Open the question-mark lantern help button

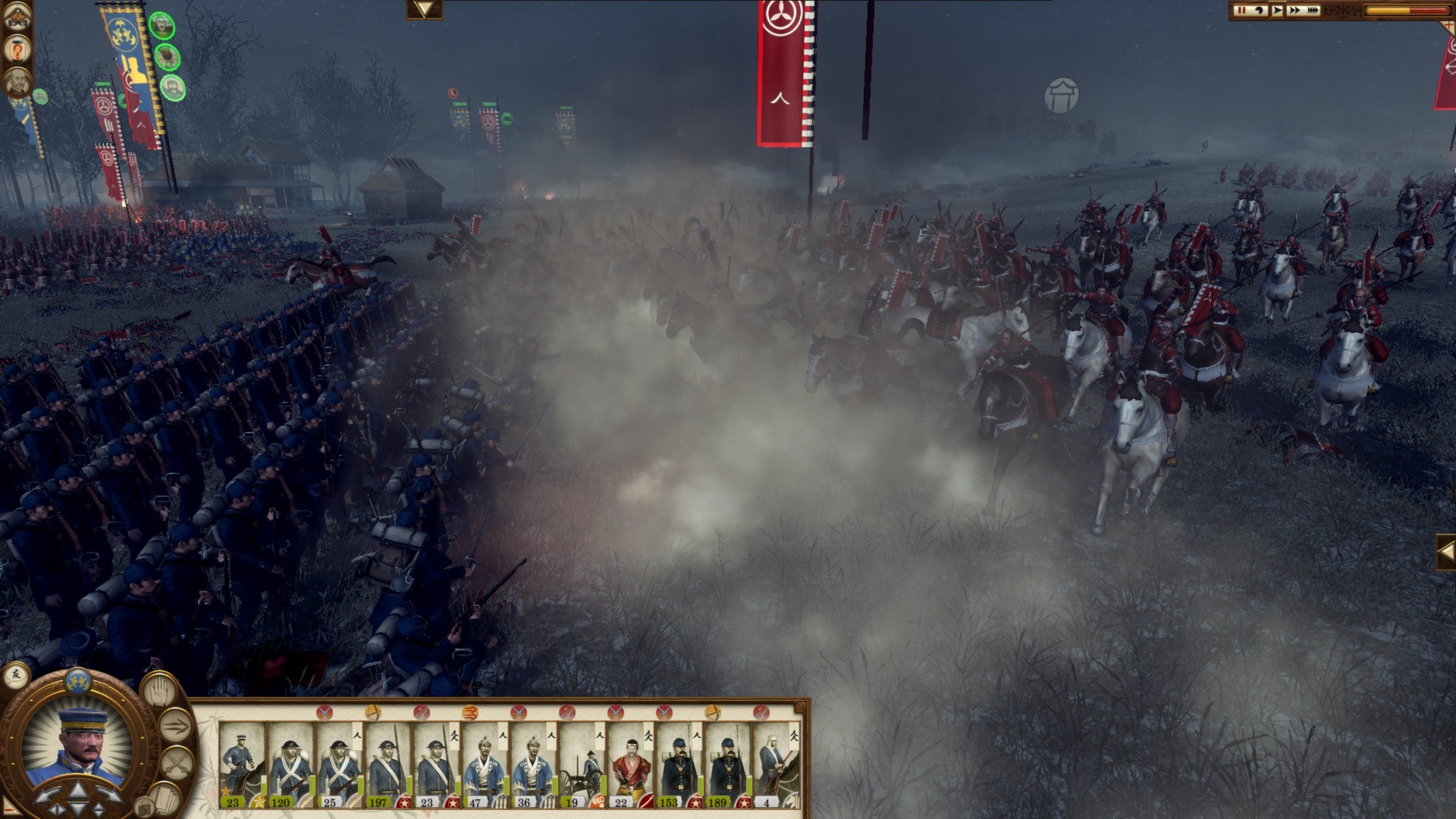[x=16, y=50]
